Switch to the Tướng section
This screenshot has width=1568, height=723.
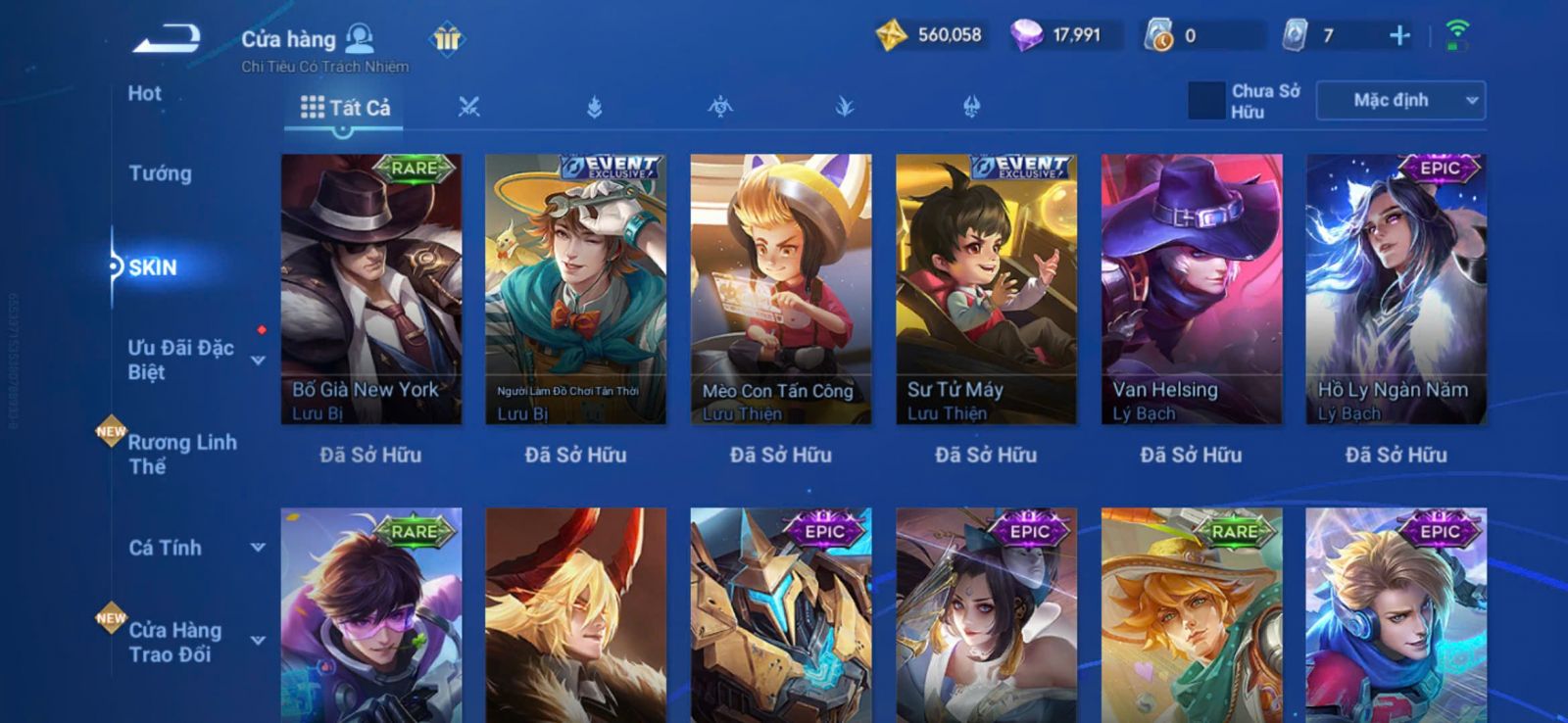click(x=160, y=173)
